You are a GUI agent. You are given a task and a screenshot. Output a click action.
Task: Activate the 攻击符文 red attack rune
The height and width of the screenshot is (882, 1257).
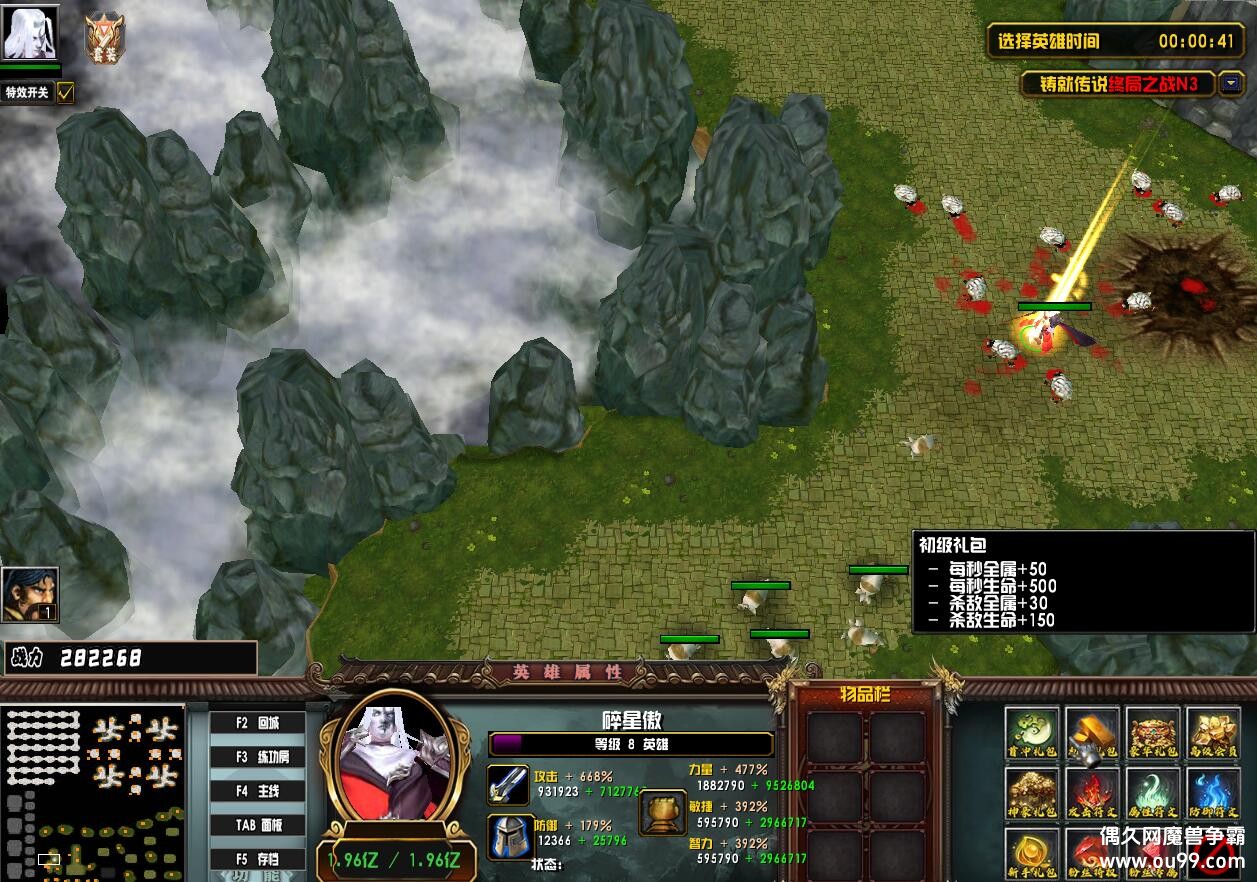click(1092, 794)
